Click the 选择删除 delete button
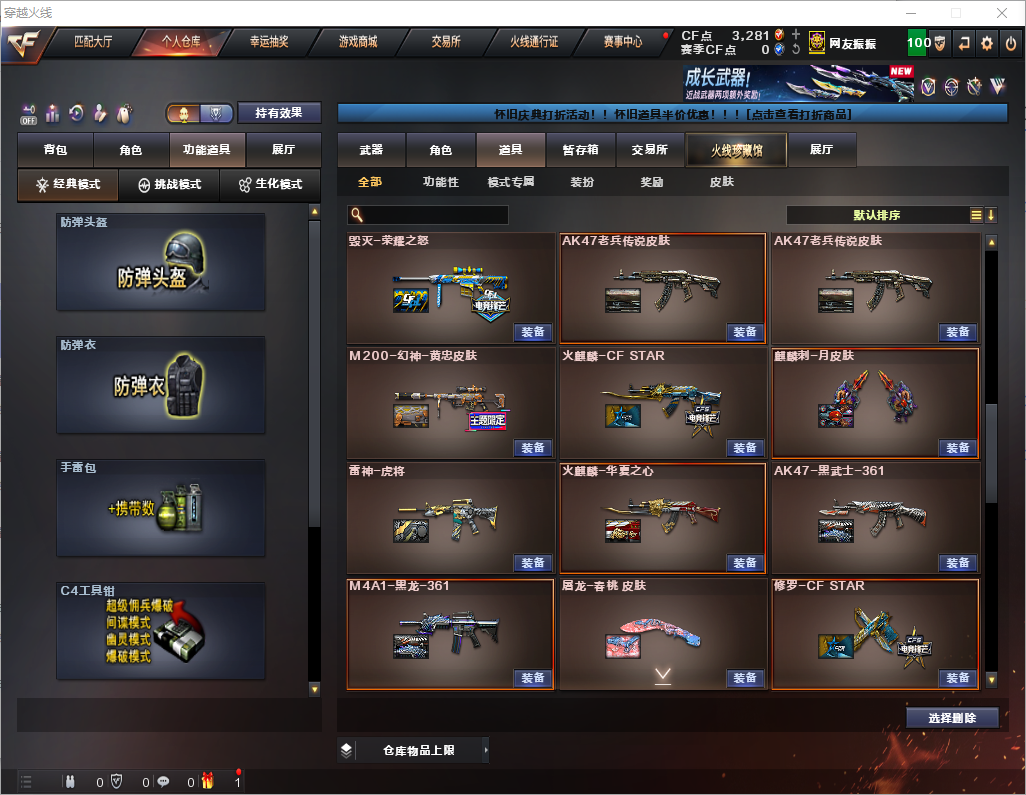The image size is (1026, 795). click(x=952, y=718)
